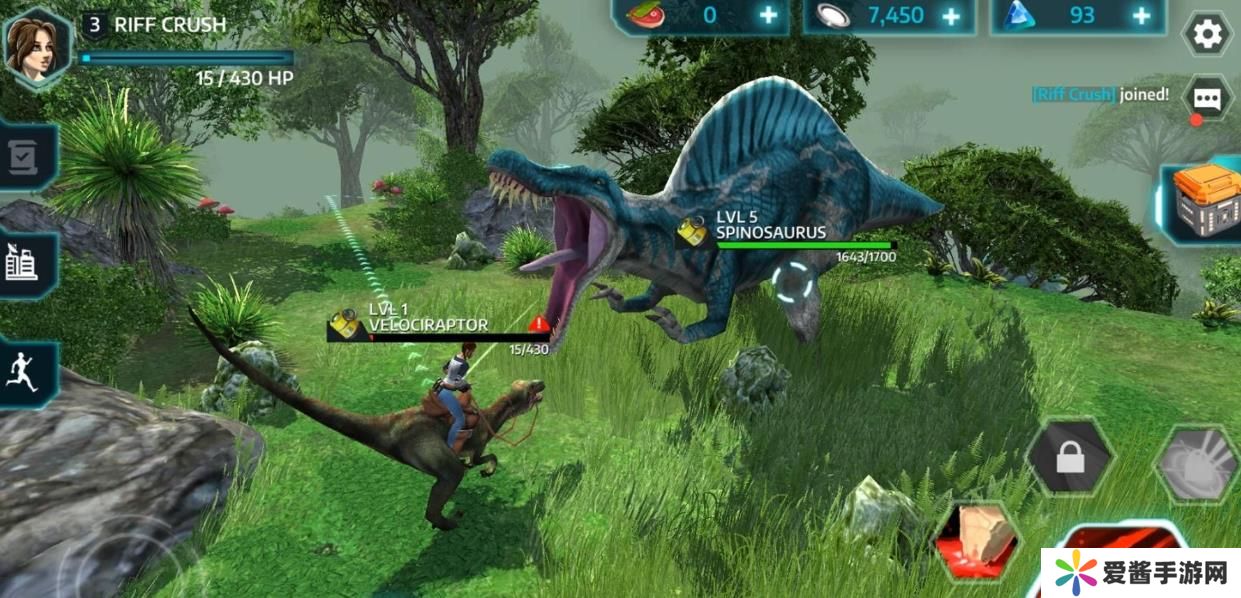This screenshot has width=1241, height=598.
Task: Open the quest checklist side tab
Action: pos(24,157)
